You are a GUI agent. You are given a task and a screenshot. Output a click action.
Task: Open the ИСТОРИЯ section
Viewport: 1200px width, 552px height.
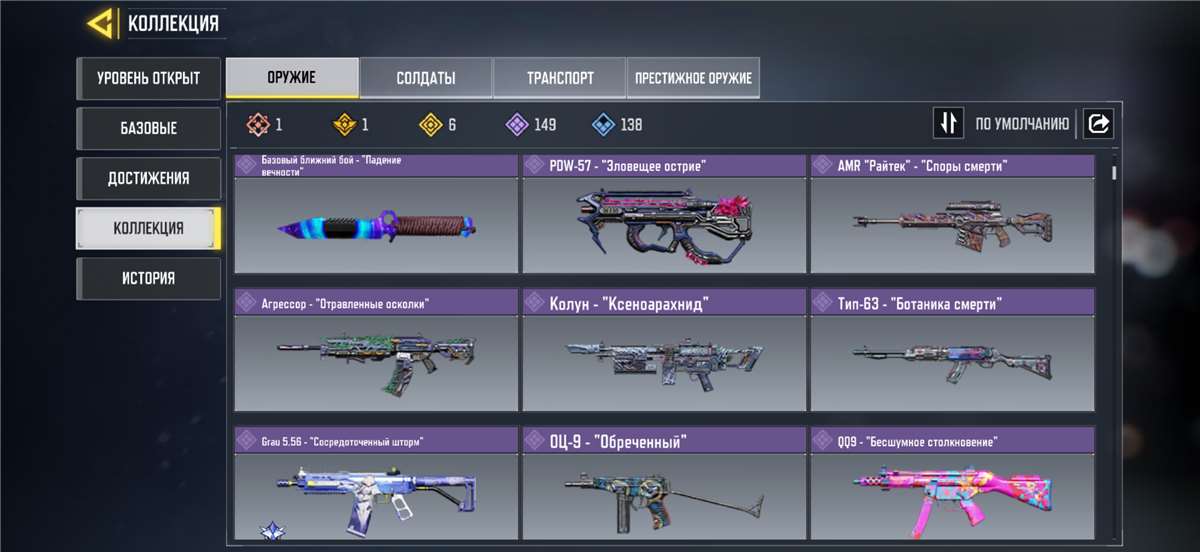[148, 278]
